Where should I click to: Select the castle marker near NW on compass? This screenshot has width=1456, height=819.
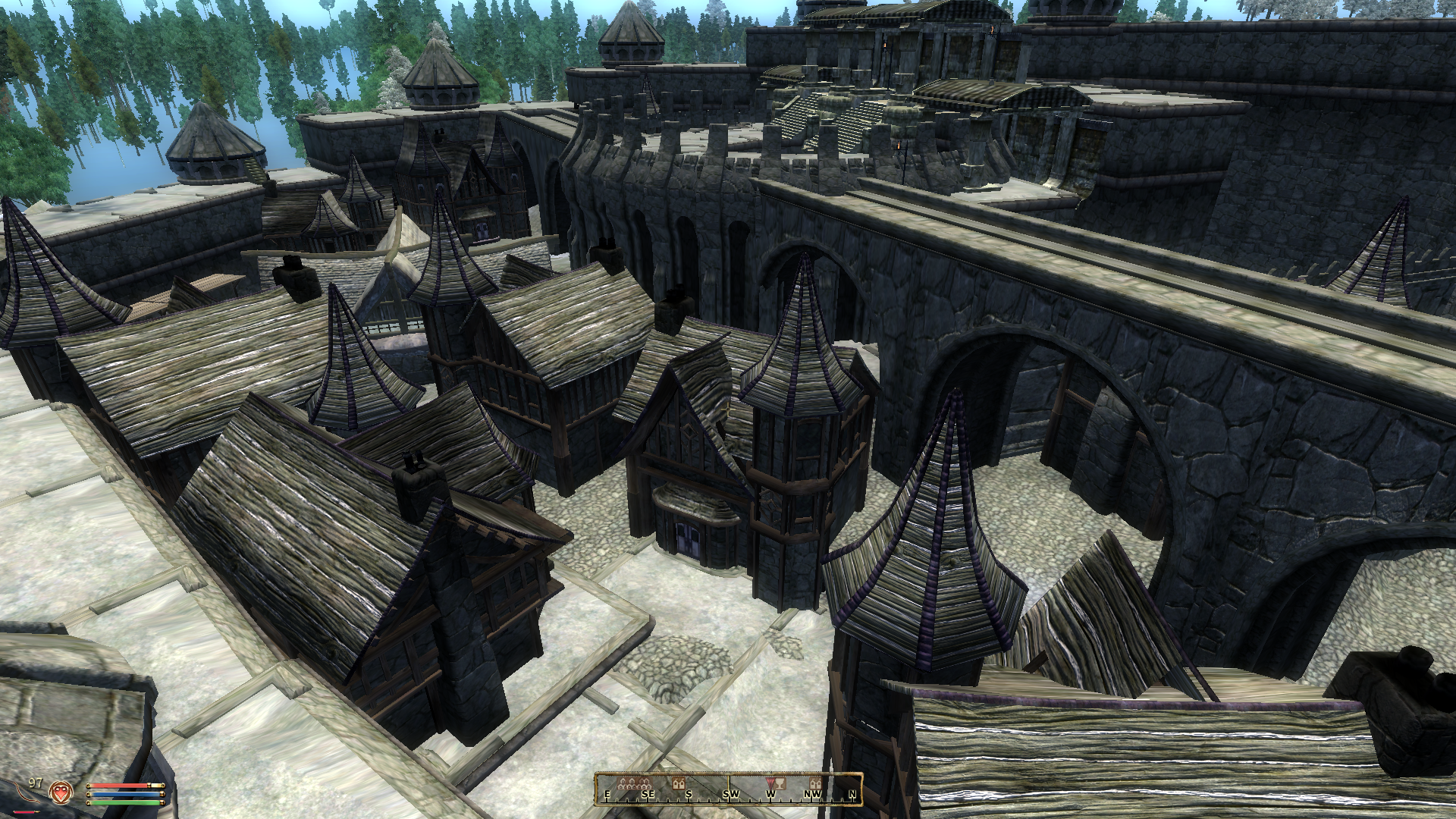click(816, 783)
